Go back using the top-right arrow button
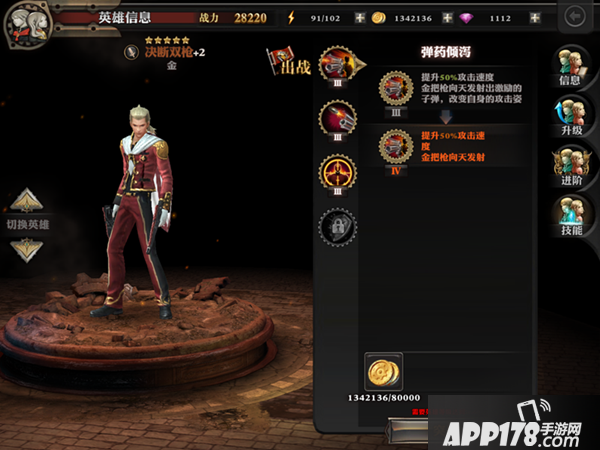This screenshot has width=600, height=450. click(x=574, y=16)
